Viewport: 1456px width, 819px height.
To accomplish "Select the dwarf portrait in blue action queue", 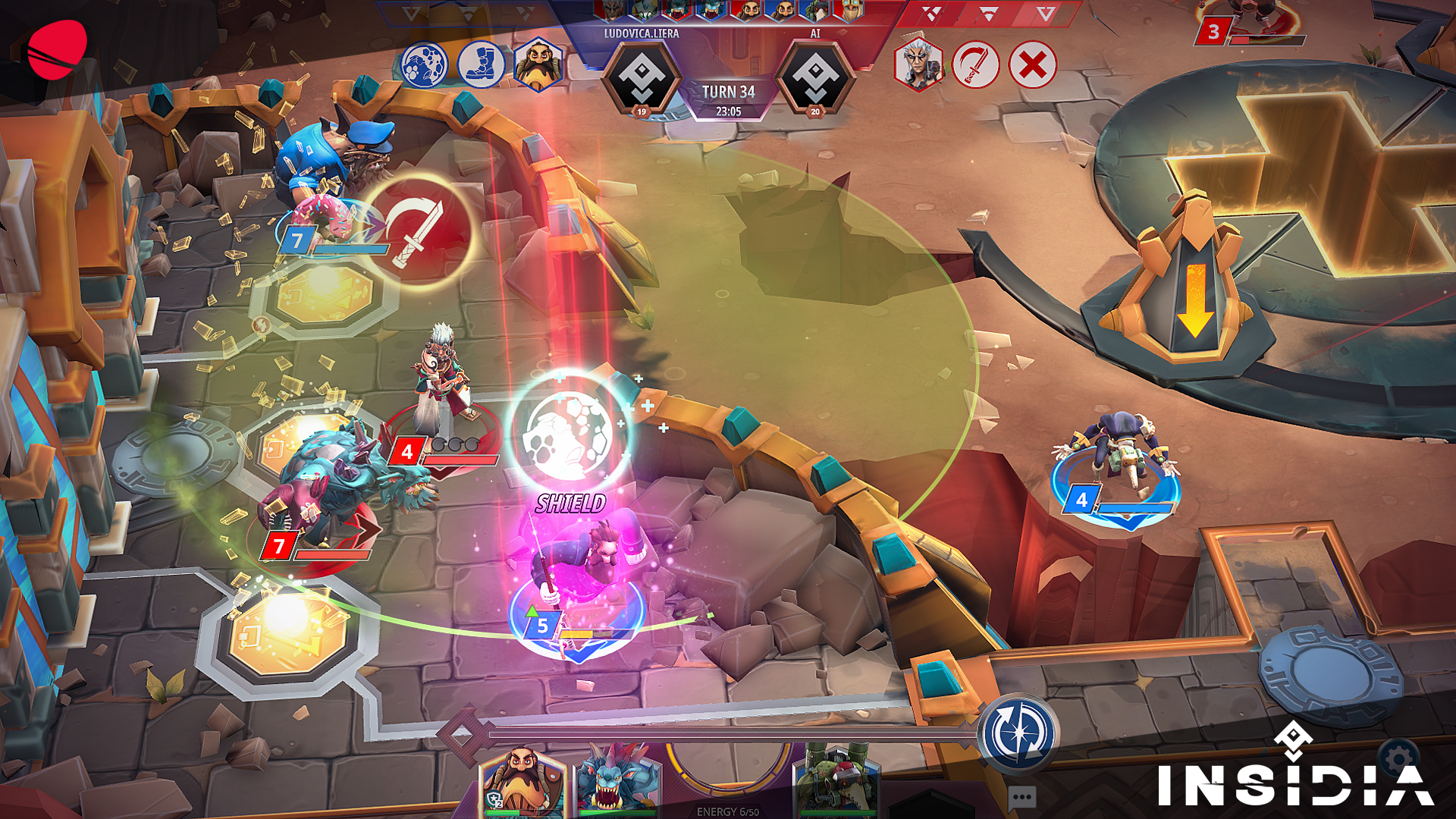I will [538, 65].
